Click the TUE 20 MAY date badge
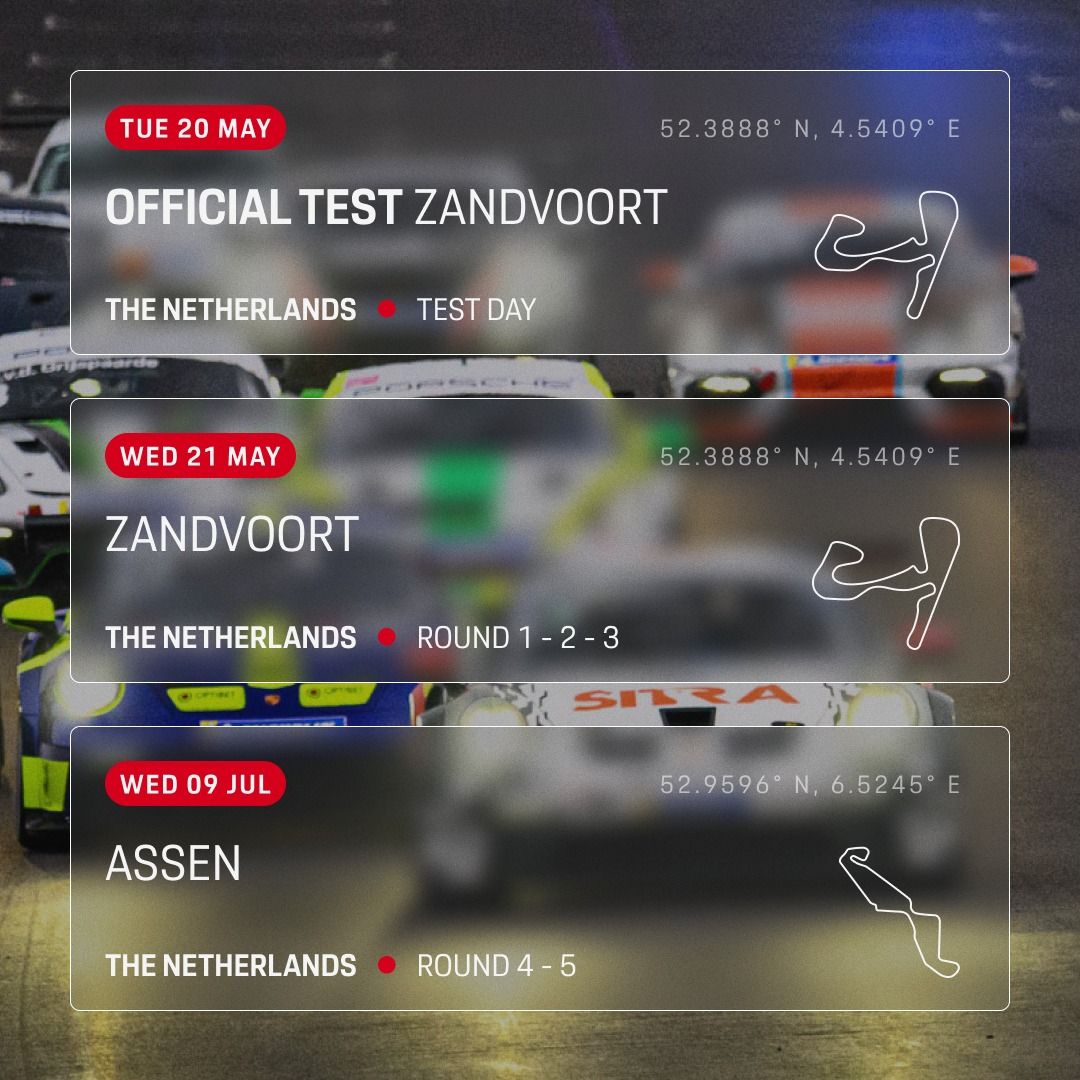Viewport: 1080px width, 1080px height. pyautogui.click(x=195, y=129)
